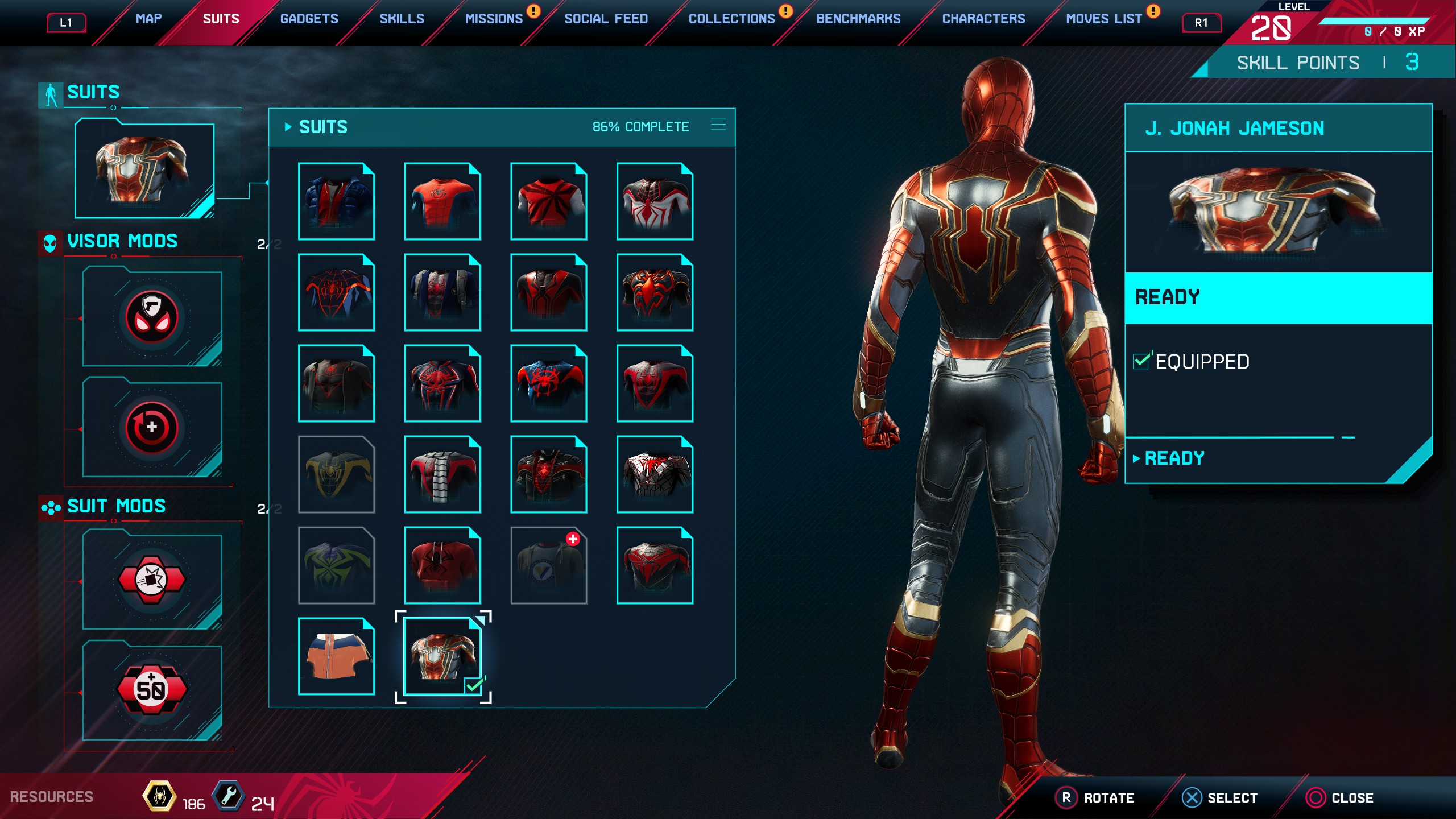Screen dimensions: 1456x819
Task: Open the visor mod slot with pistol icon
Action: pos(152,318)
